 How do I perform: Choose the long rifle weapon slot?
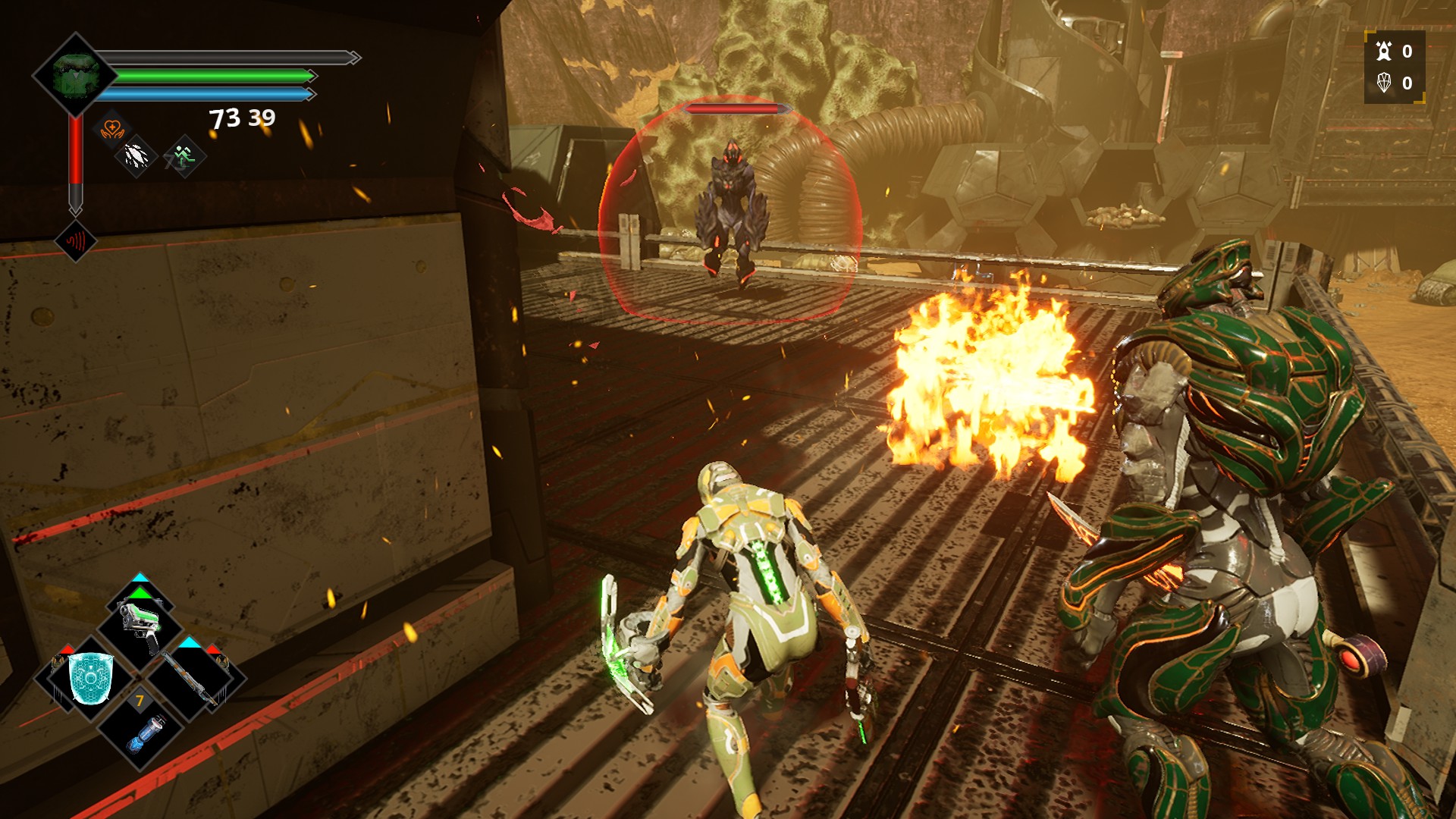[x=193, y=677]
